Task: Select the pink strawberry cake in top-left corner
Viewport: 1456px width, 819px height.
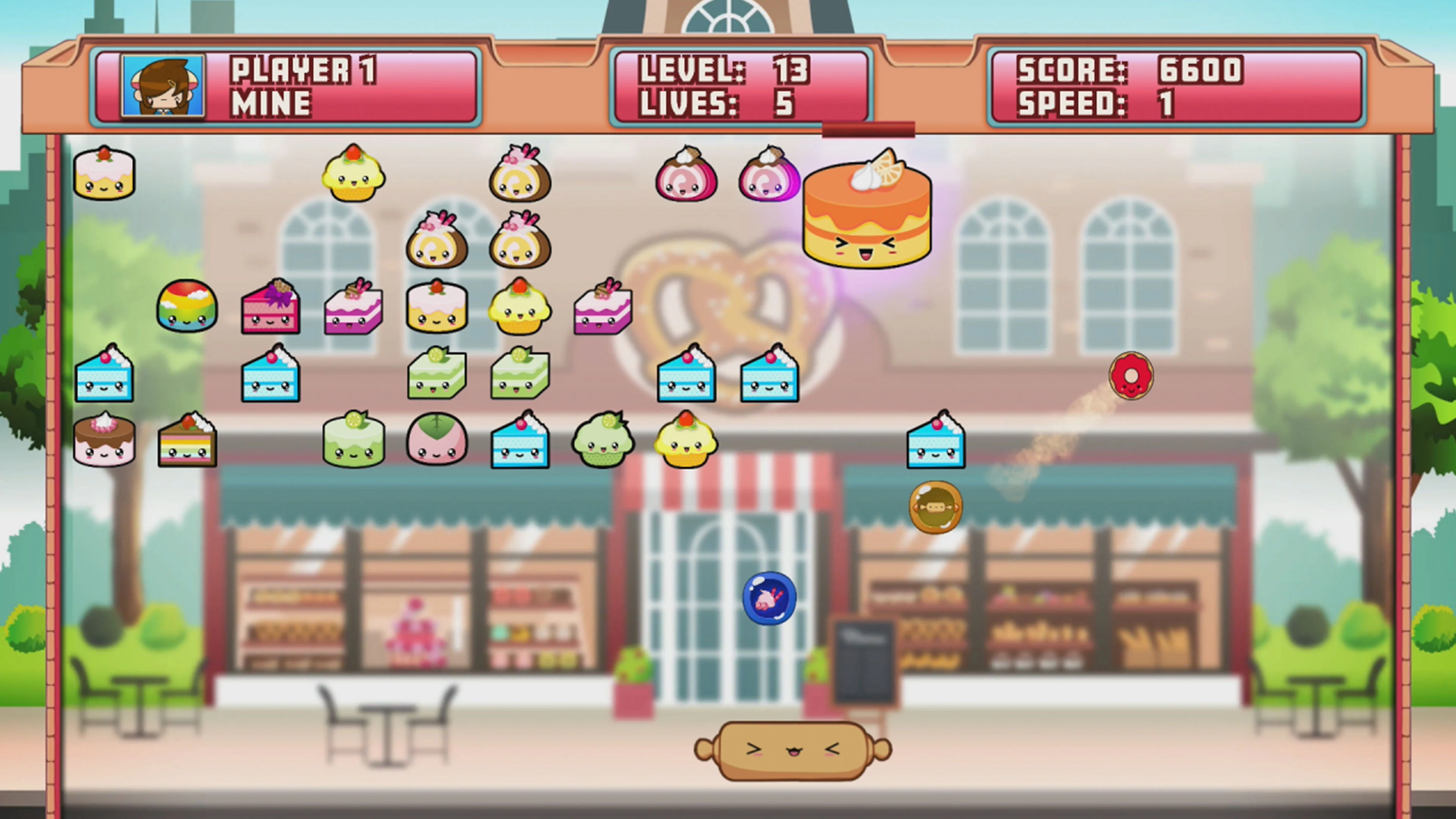Action: [105, 173]
